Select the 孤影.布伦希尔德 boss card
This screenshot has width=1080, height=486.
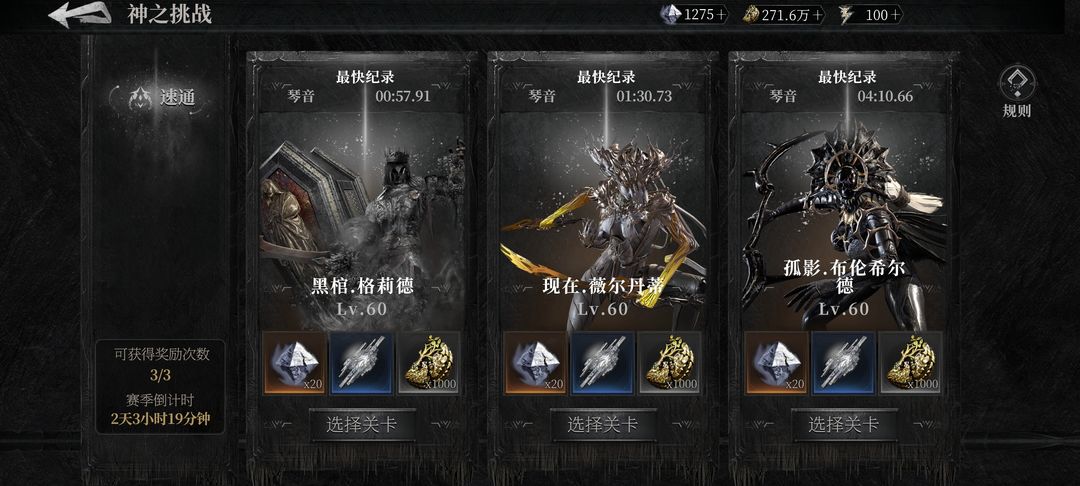coord(844,210)
